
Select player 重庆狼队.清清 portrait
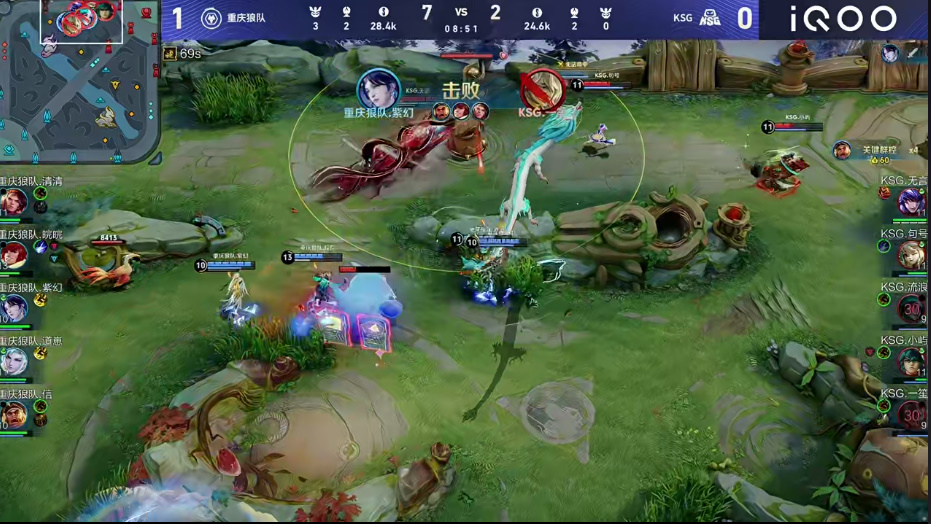coord(13,202)
